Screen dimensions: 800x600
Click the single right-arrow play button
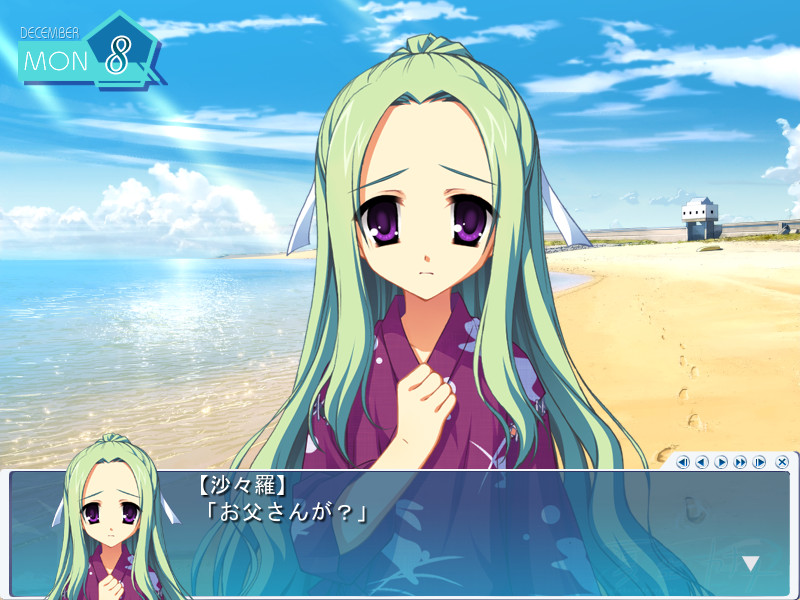click(721, 462)
